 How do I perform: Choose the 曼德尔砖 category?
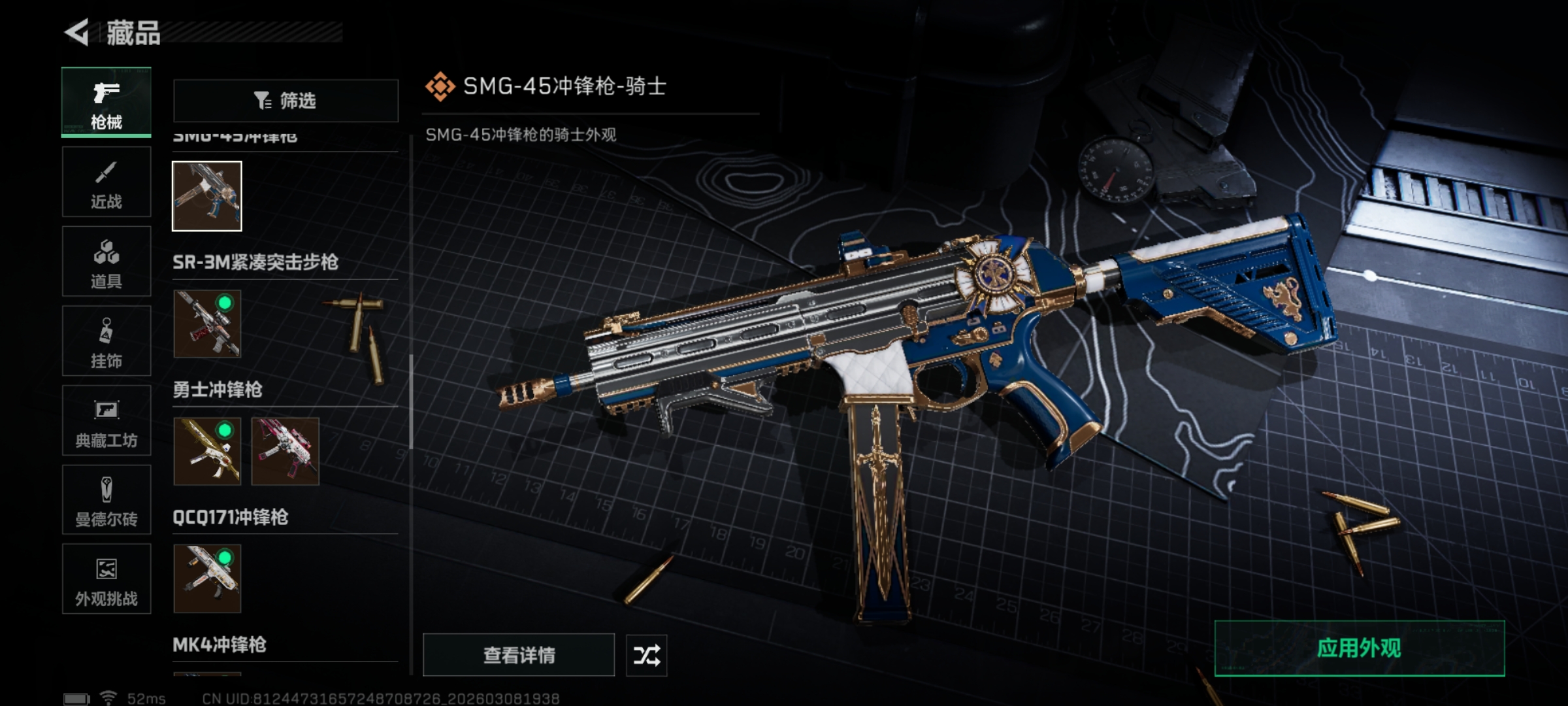(x=106, y=500)
